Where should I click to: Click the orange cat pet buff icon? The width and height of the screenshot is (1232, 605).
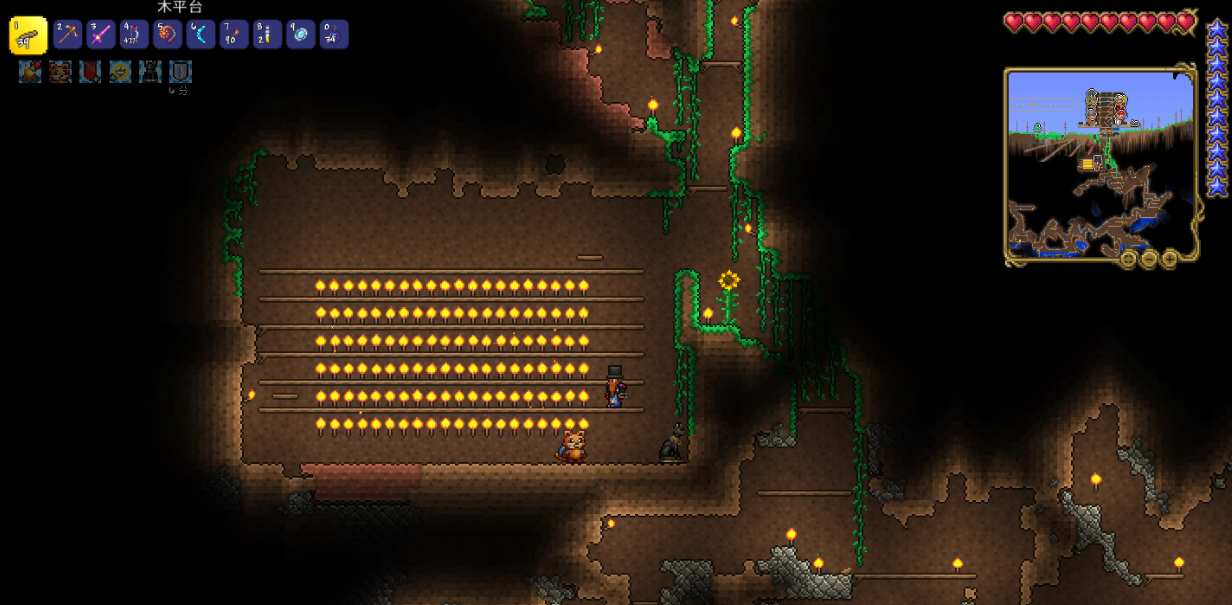pos(60,72)
